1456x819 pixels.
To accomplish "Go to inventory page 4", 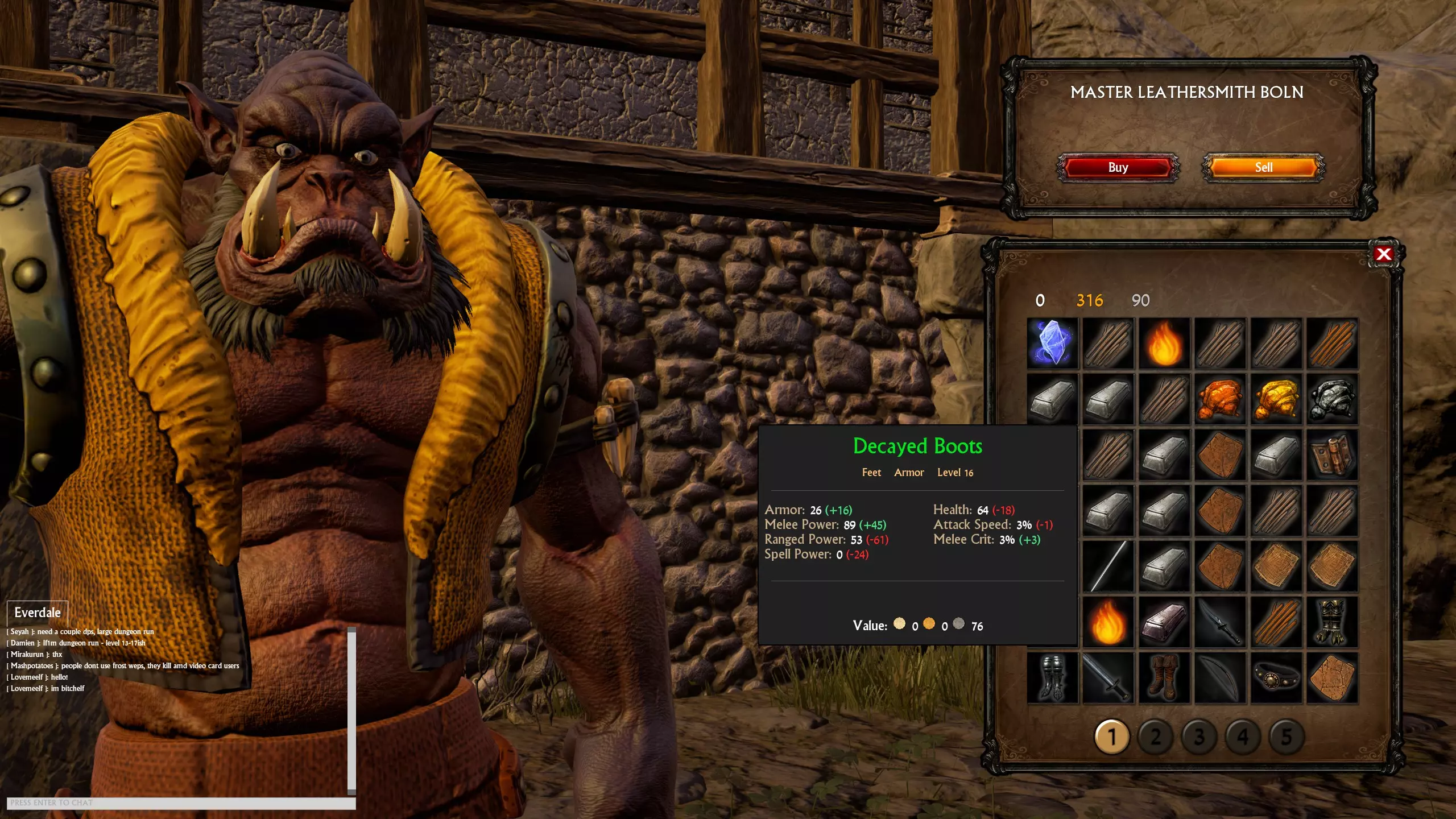I will [1243, 737].
